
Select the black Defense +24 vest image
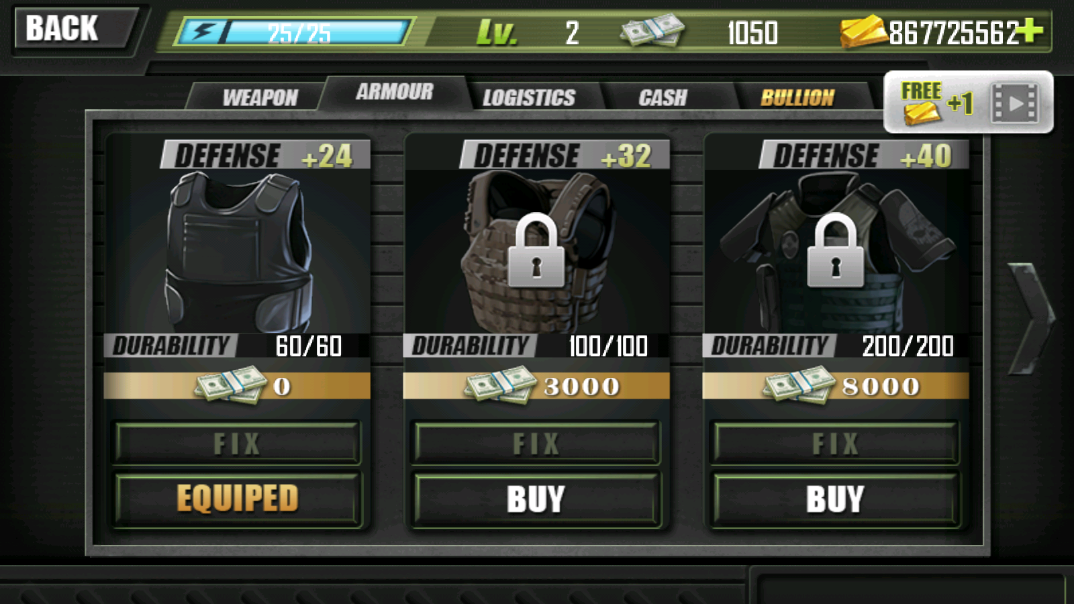click(237, 250)
